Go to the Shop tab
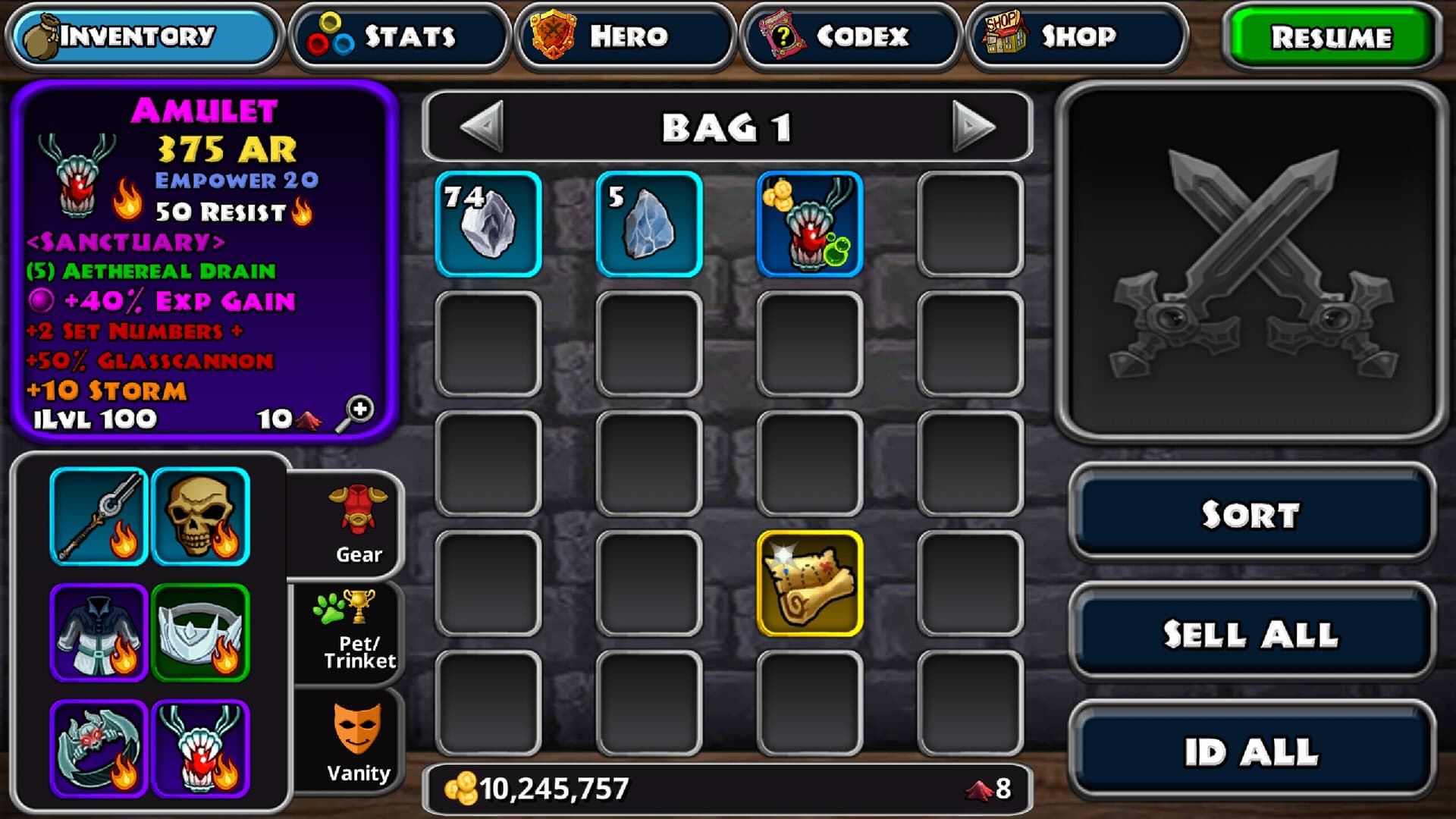This screenshot has height=819, width=1456. pyautogui.click(x=1075, y=36)
